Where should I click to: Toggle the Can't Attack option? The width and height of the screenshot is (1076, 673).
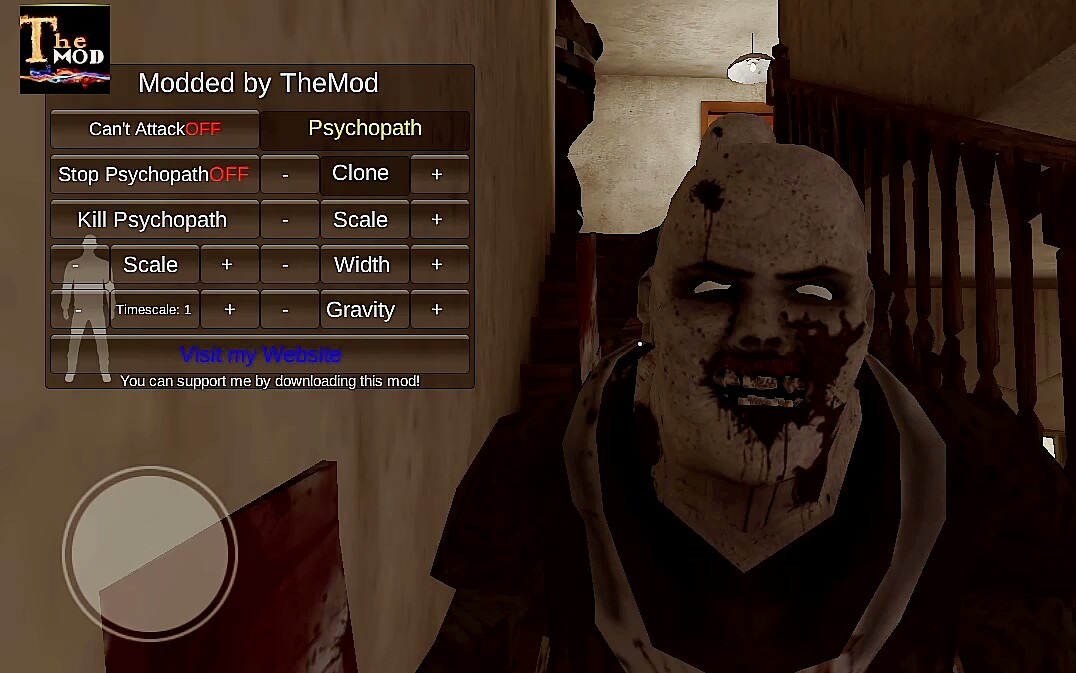[155, 129]
